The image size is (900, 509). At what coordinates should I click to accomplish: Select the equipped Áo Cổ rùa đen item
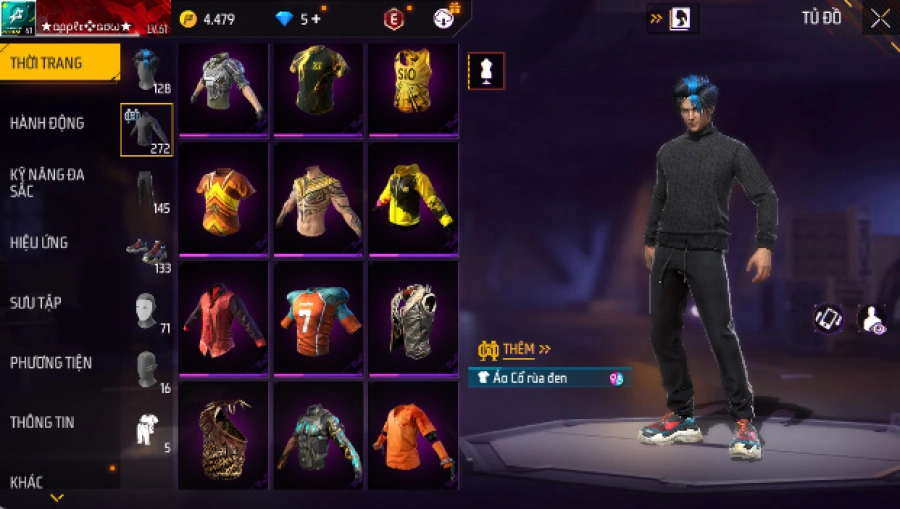(548, 378)
